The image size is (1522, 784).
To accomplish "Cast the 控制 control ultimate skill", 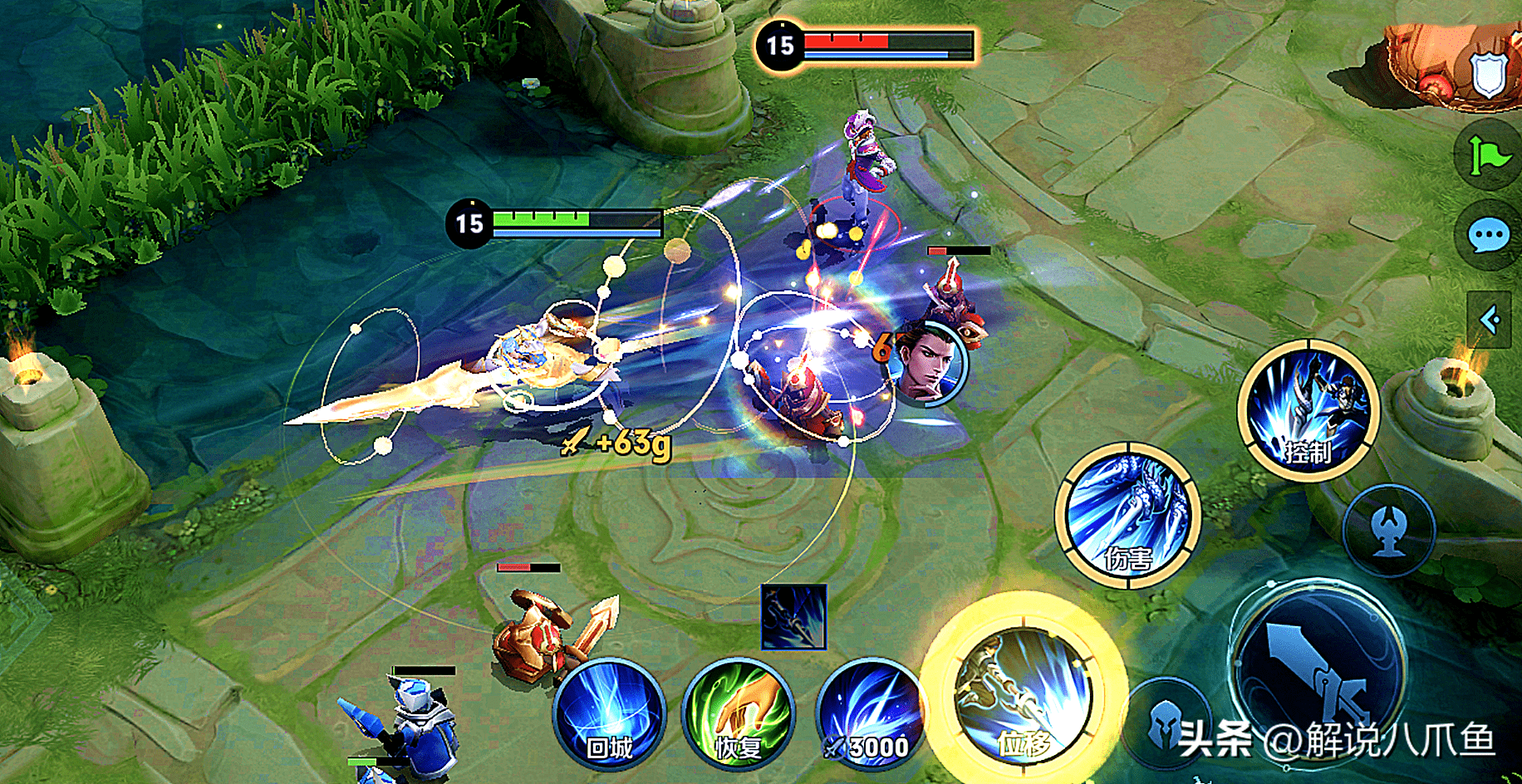I will pos(1308,410).
